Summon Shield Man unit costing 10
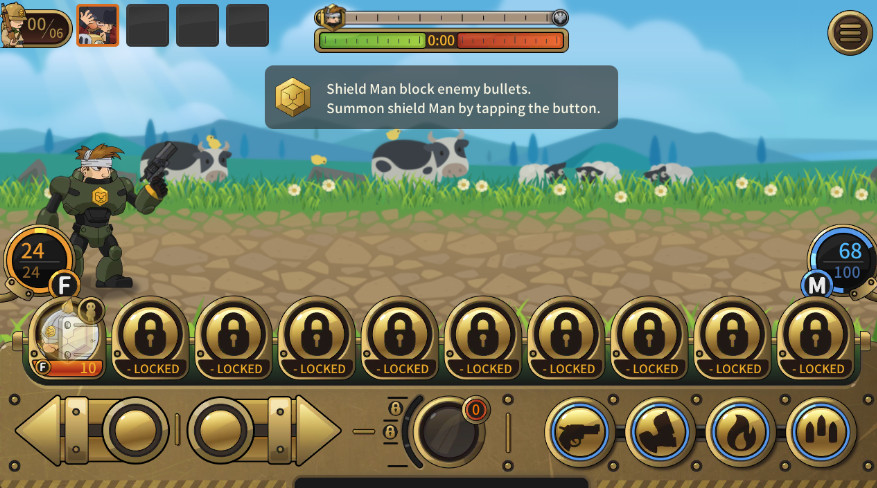The height and width of the screenshot is (488, 877). pyautogui.click(x=67, y=340)
